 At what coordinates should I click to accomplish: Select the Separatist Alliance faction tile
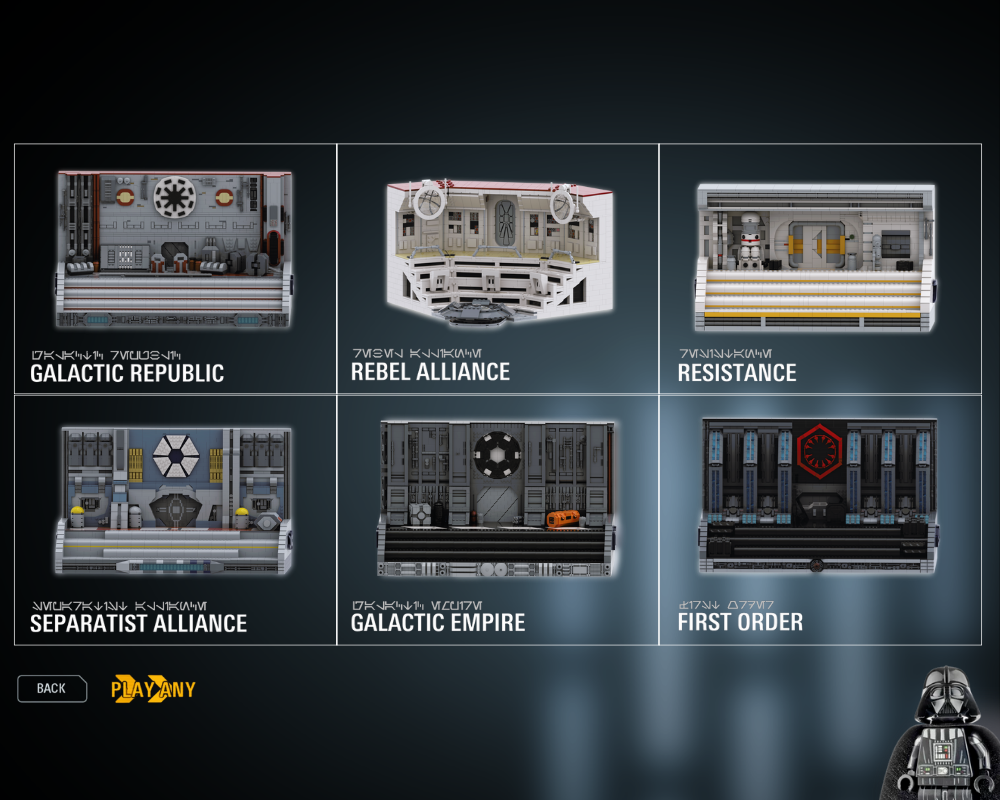[x=175, y=519]
